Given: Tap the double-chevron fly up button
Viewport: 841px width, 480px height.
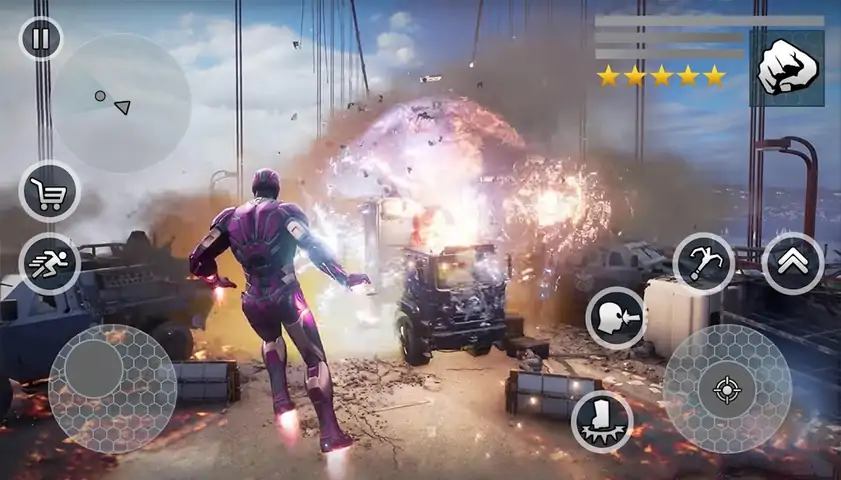Looking at the screenshot, I should (x=792, y=263).
